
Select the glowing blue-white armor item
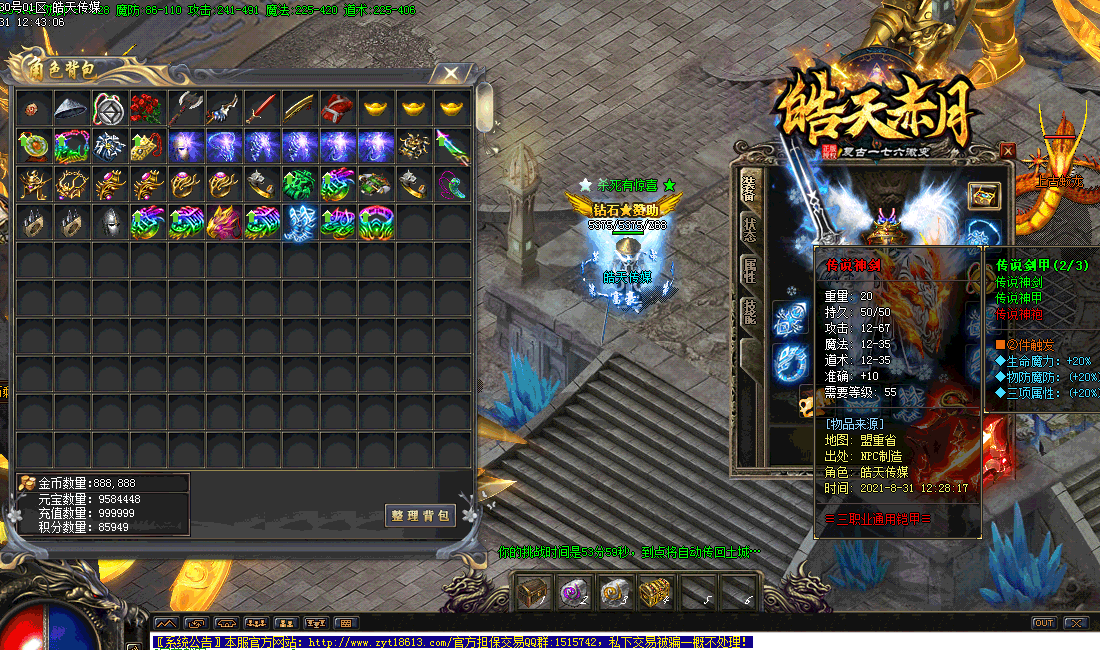coord(298,222)
